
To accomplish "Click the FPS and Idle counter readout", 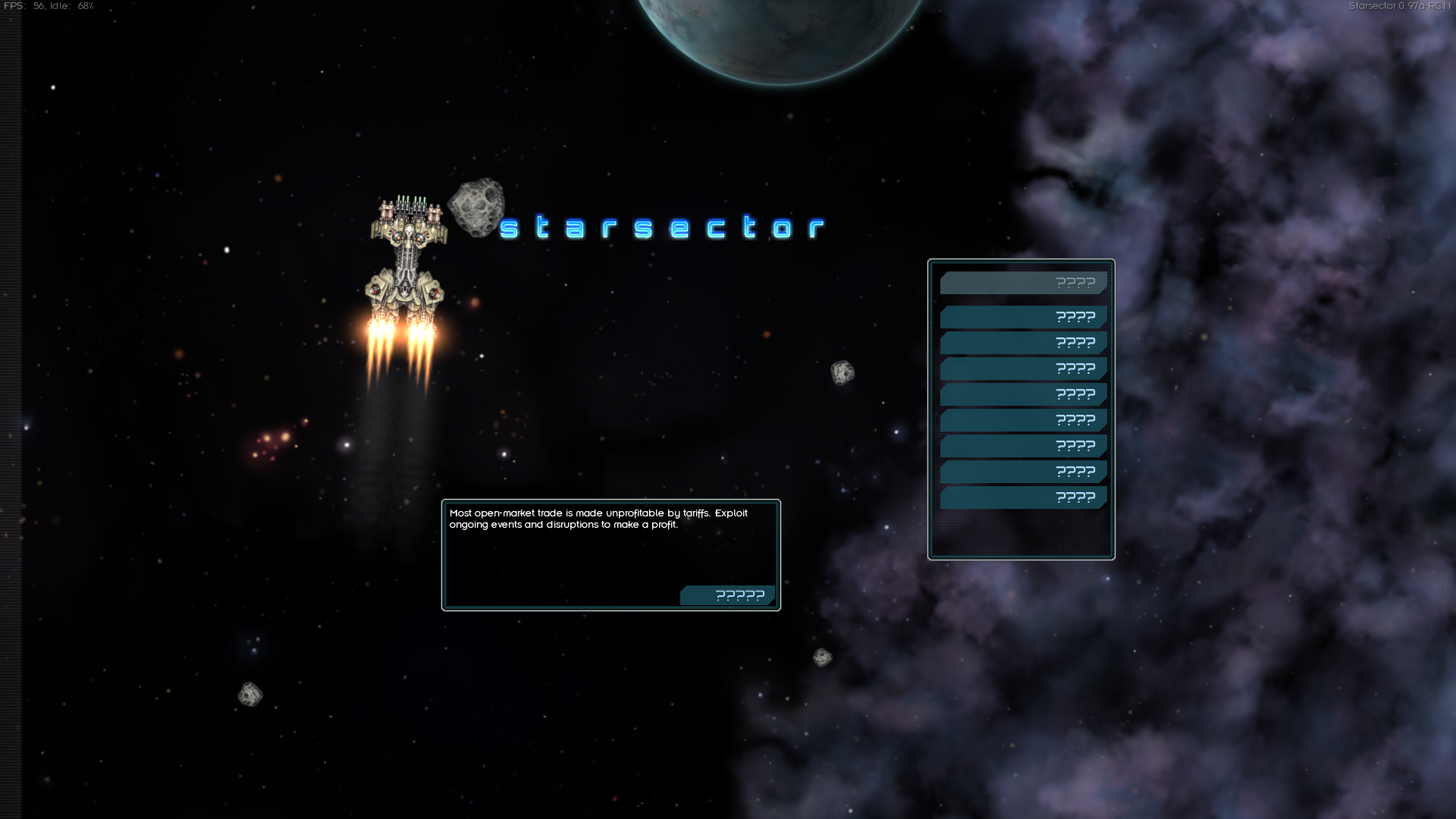I will point(49,6).
